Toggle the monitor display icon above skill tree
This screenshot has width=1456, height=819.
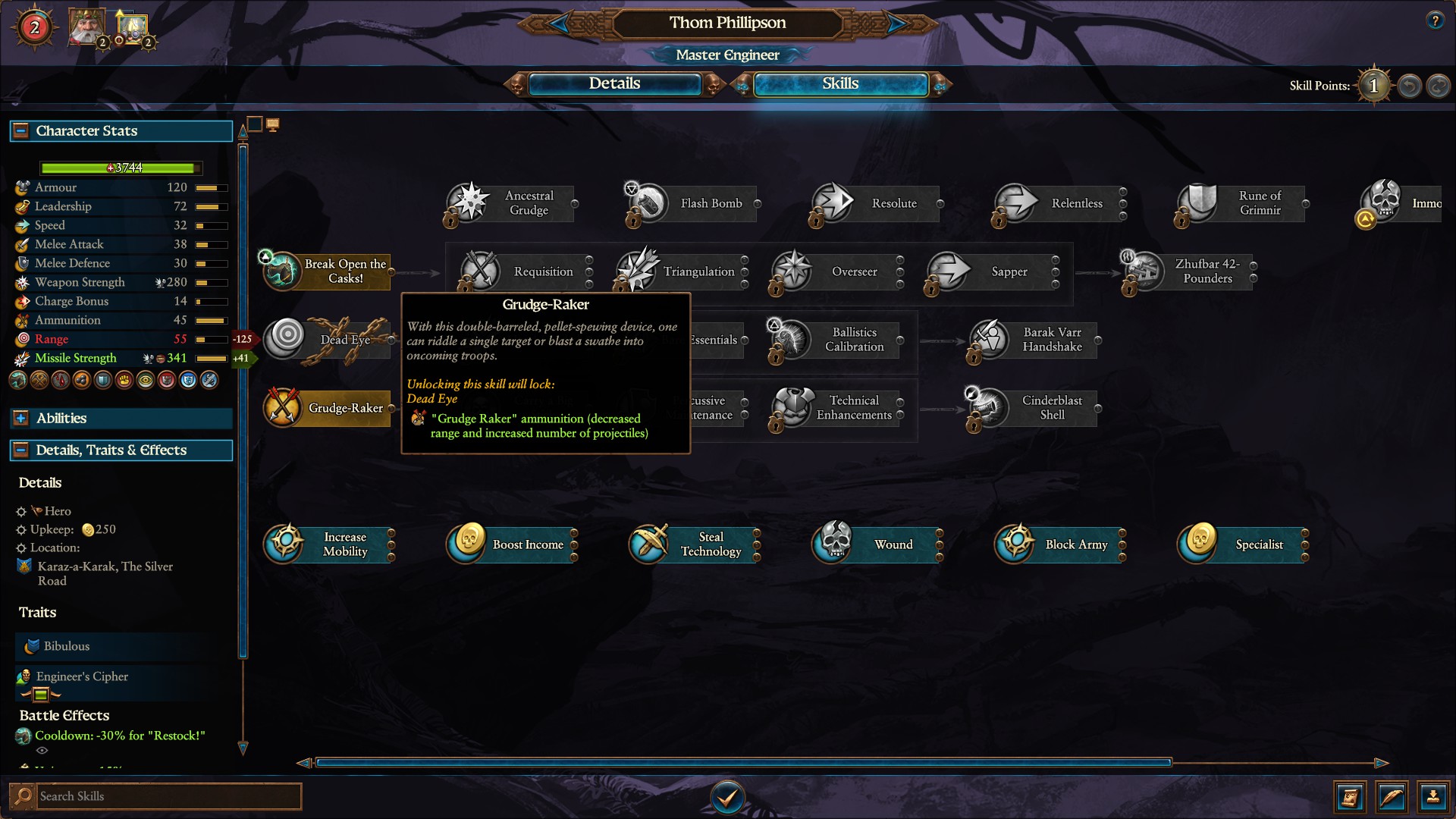(x=273, y=124)
